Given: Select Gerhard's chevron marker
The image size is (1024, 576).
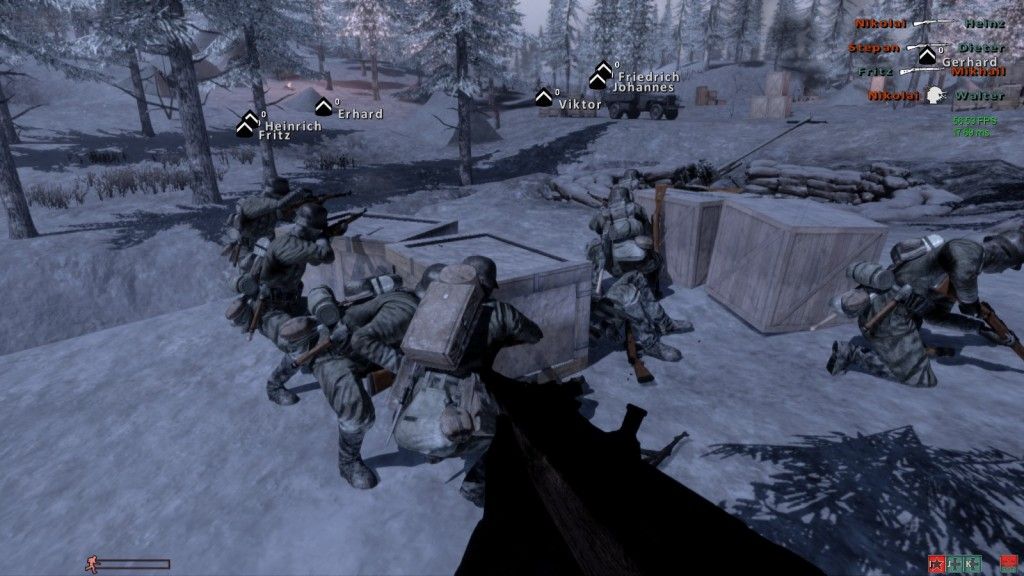Looking at the screenshot, I should coord(927,55).
